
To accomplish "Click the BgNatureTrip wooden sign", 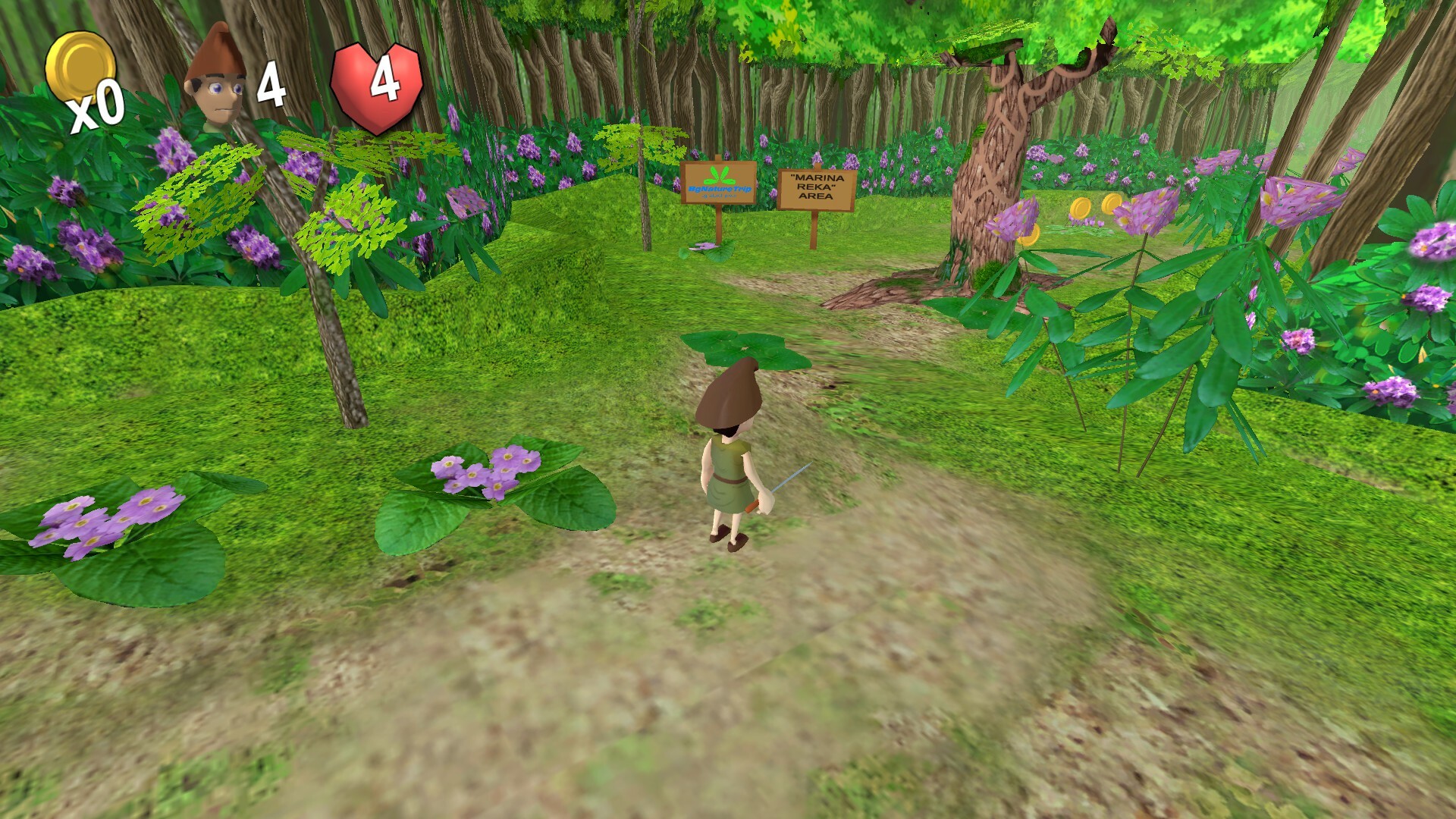I will 717,184.
